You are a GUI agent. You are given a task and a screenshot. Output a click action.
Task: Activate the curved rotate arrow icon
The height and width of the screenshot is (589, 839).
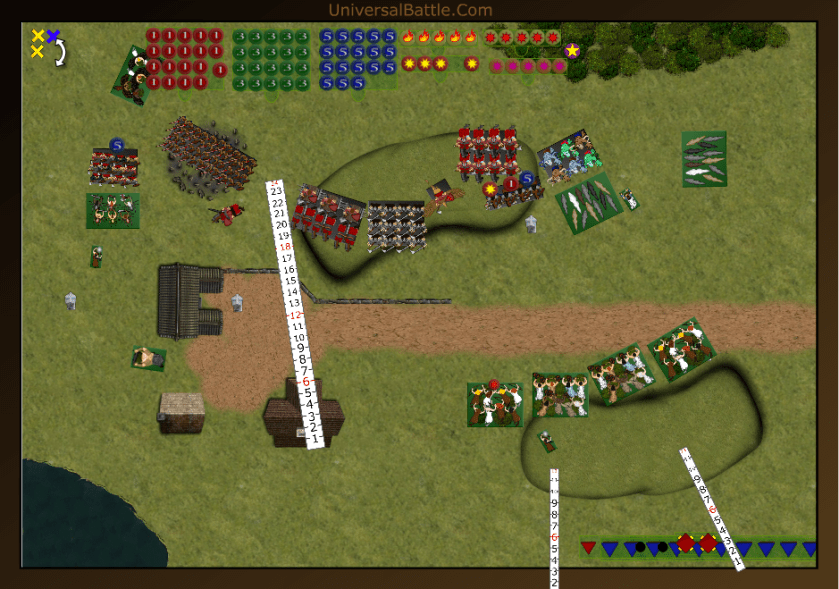[x=61, y=53]
